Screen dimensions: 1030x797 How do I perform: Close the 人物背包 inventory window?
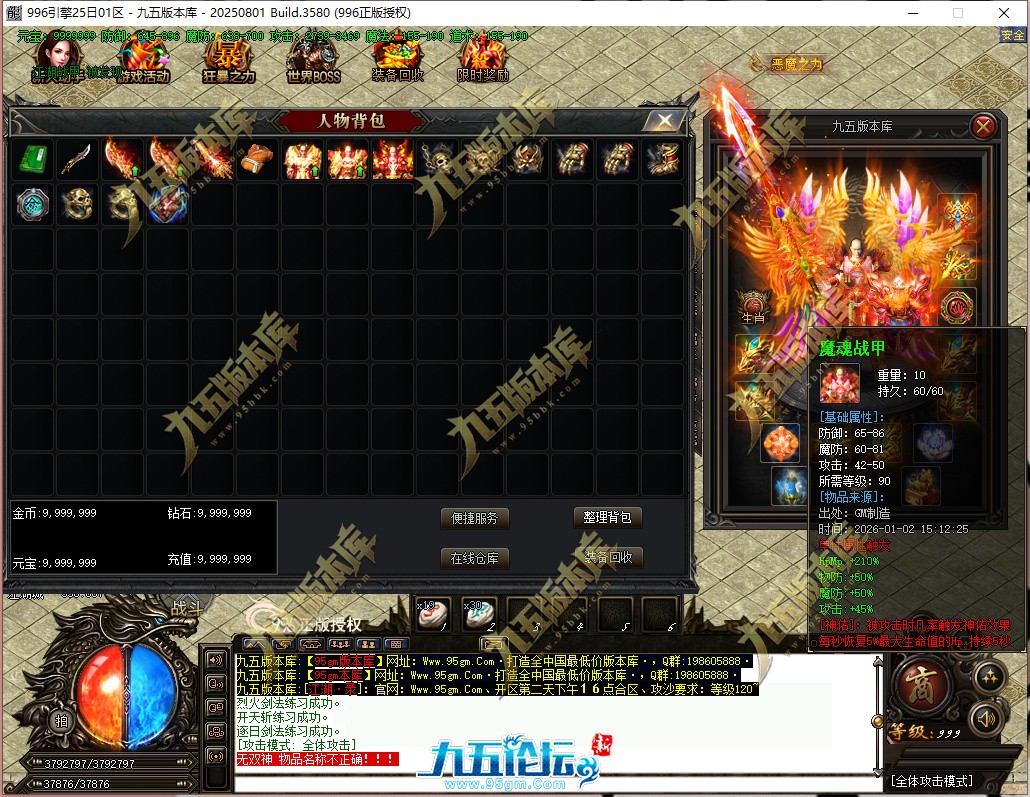663,121
